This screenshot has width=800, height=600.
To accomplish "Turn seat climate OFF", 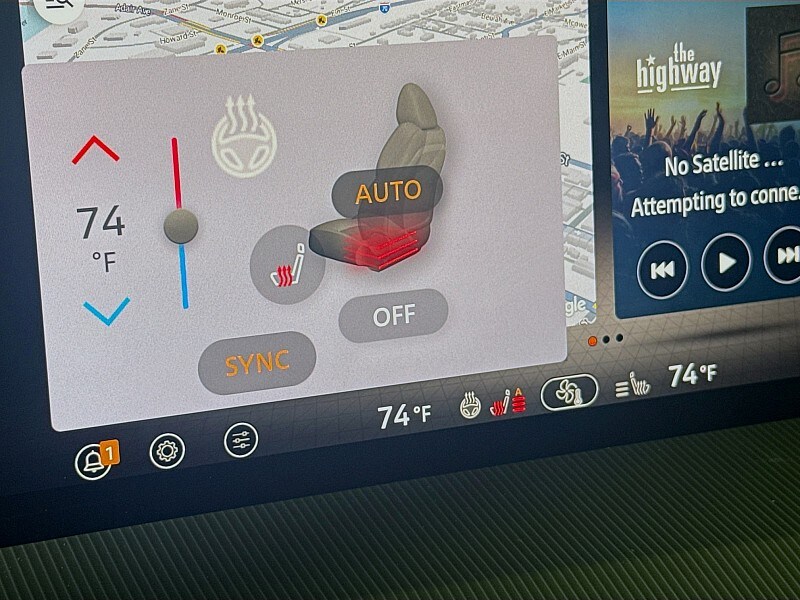I will tap(393, 316).
